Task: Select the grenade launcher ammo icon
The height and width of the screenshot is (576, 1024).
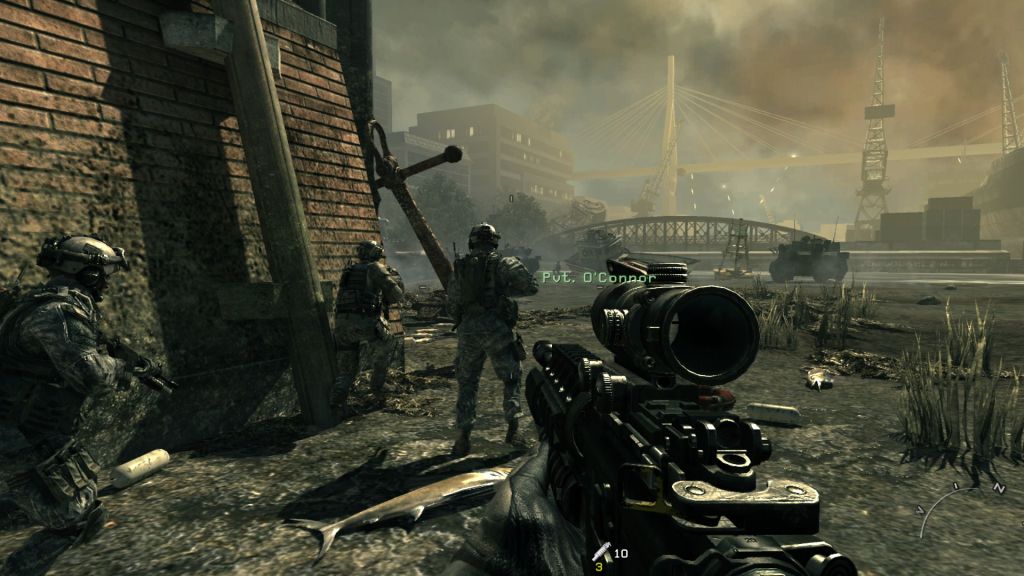Action: pyautogui.click(x=602, y=551)
